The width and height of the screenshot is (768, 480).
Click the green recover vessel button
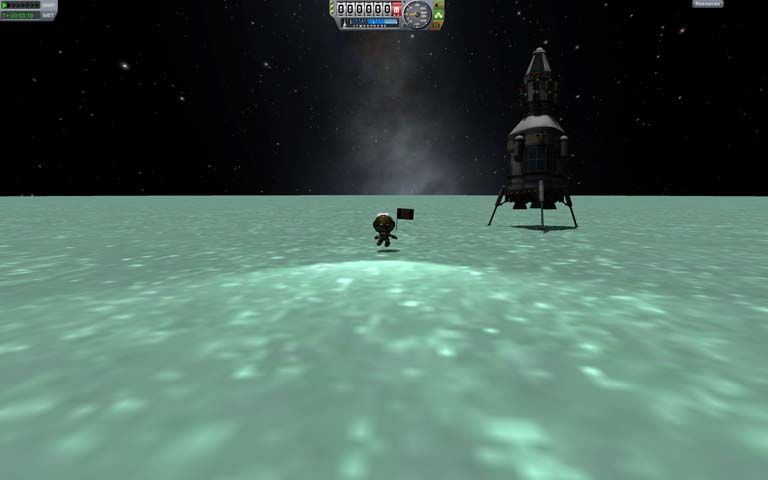(x=438, y=15)
